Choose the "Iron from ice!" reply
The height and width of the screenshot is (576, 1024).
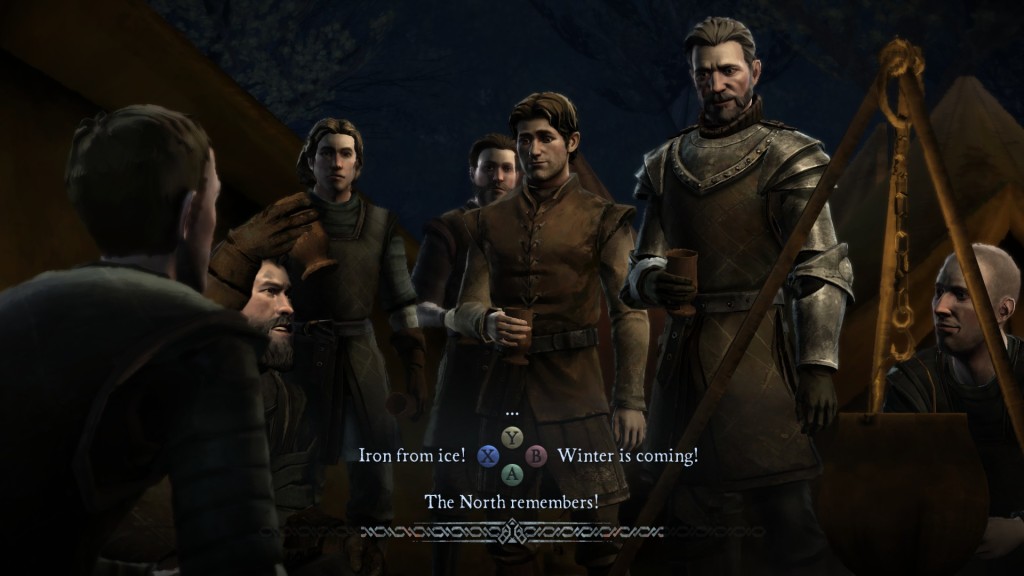412,456
